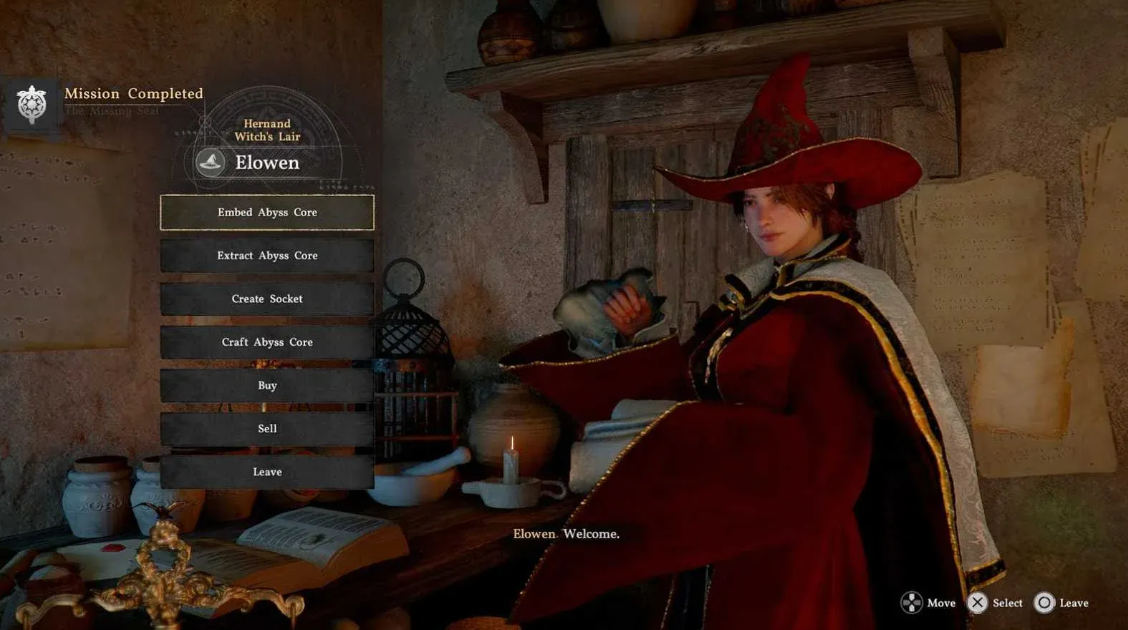1128x630 pixels.
Task: Select Craft Abyss Core
Action: tap(267, 342)
